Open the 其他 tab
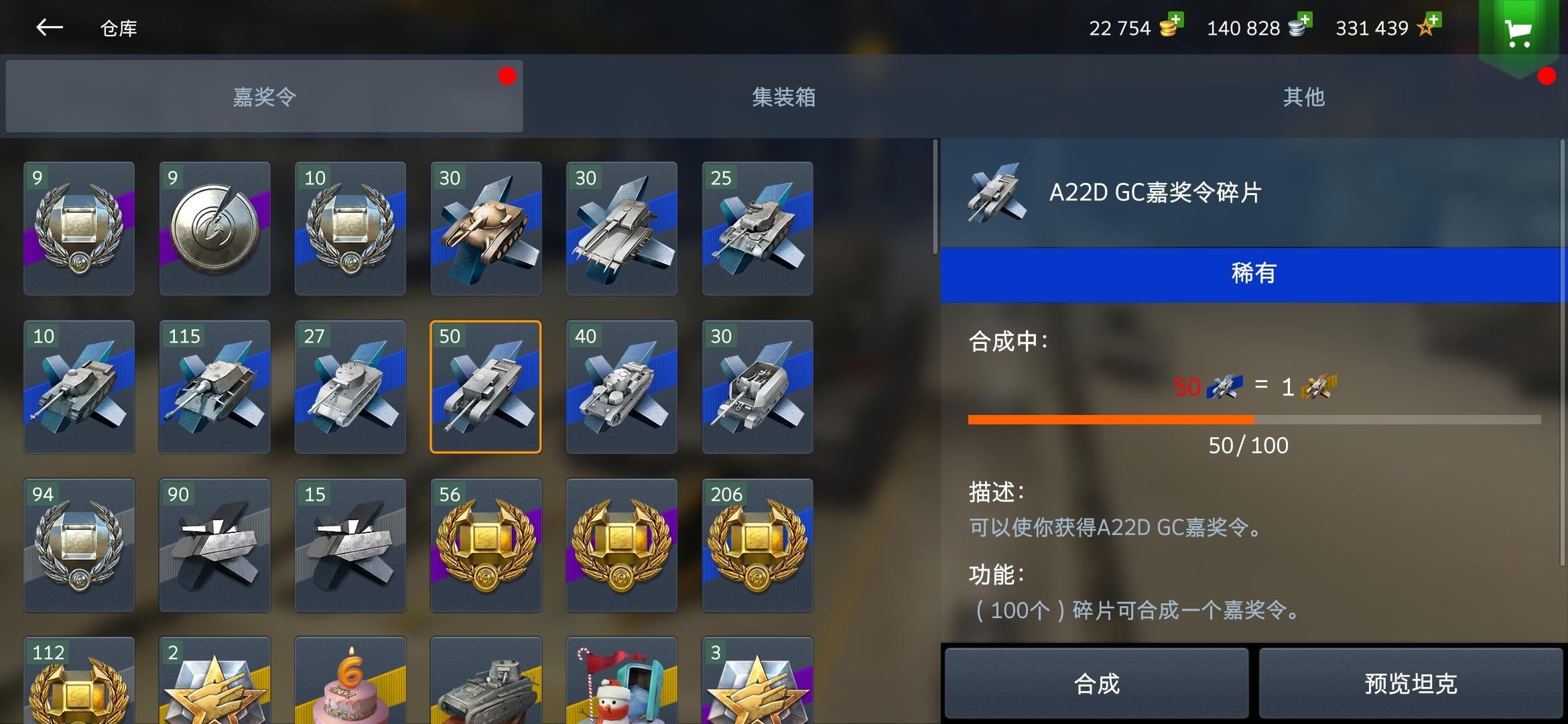This screenshot has height=724, width=1568. 1303,97
